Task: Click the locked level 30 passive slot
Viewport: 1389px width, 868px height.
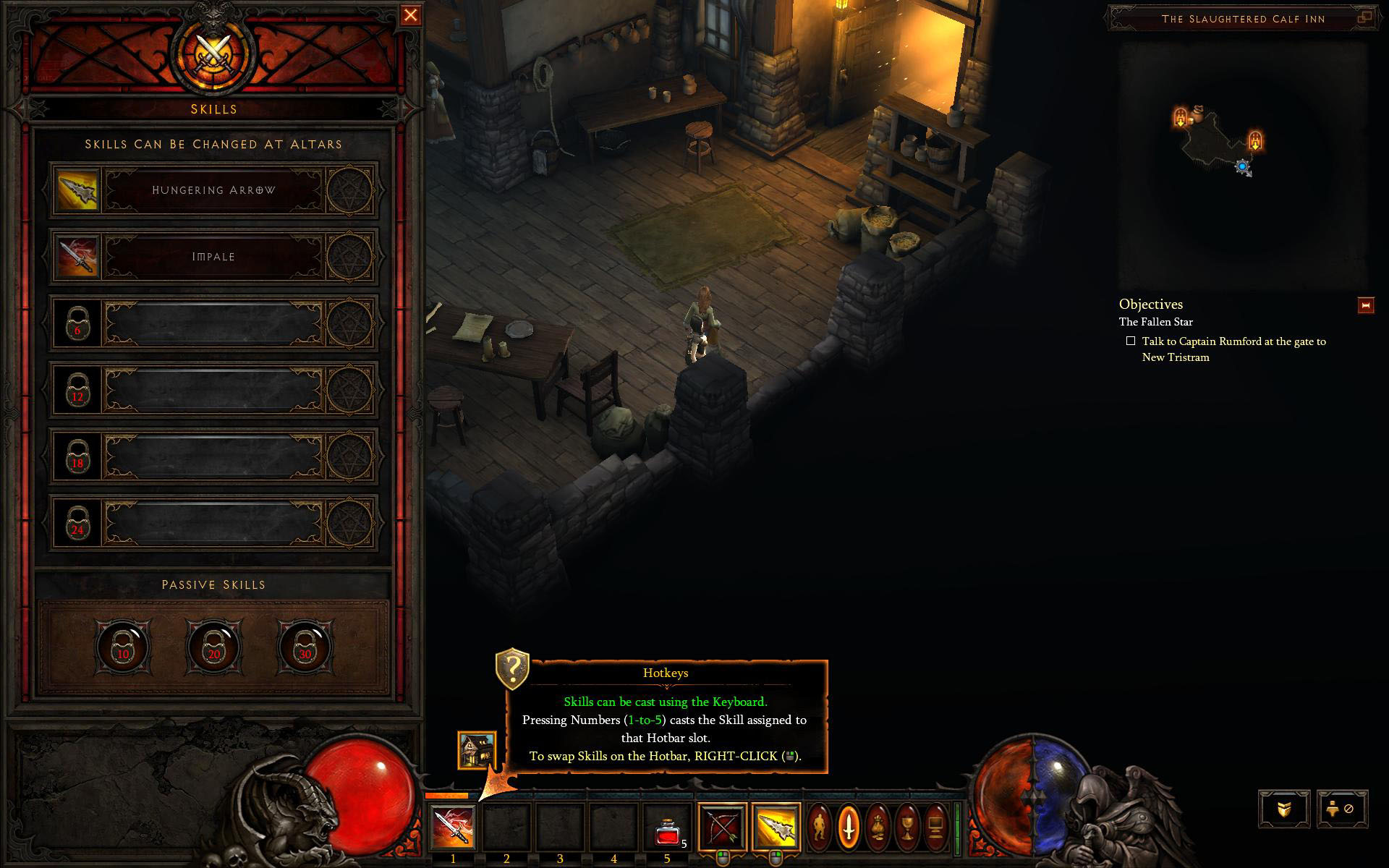Action: [305, 646]
